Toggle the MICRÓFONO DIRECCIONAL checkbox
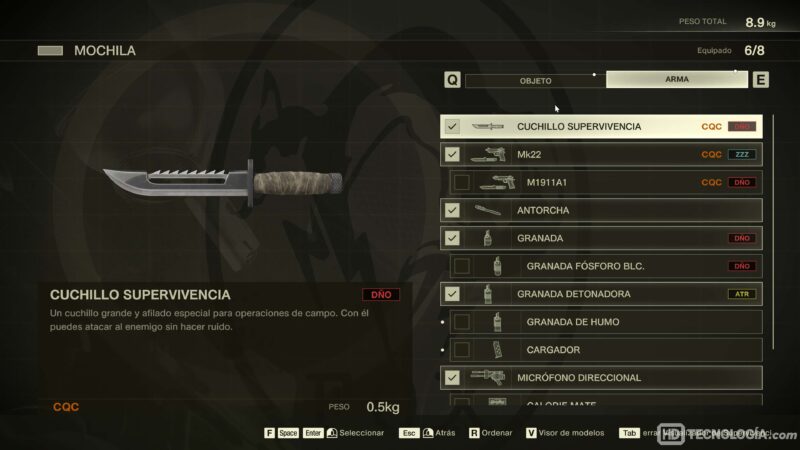 (x=452, y=378)
